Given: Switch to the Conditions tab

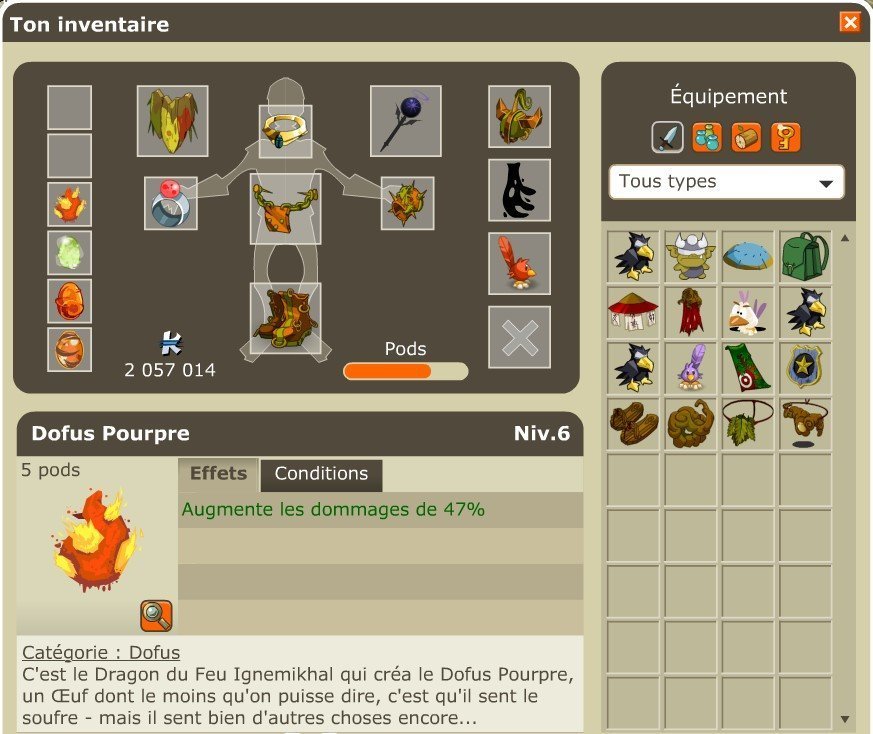Looking at the screenshot, I should (321, 474).
